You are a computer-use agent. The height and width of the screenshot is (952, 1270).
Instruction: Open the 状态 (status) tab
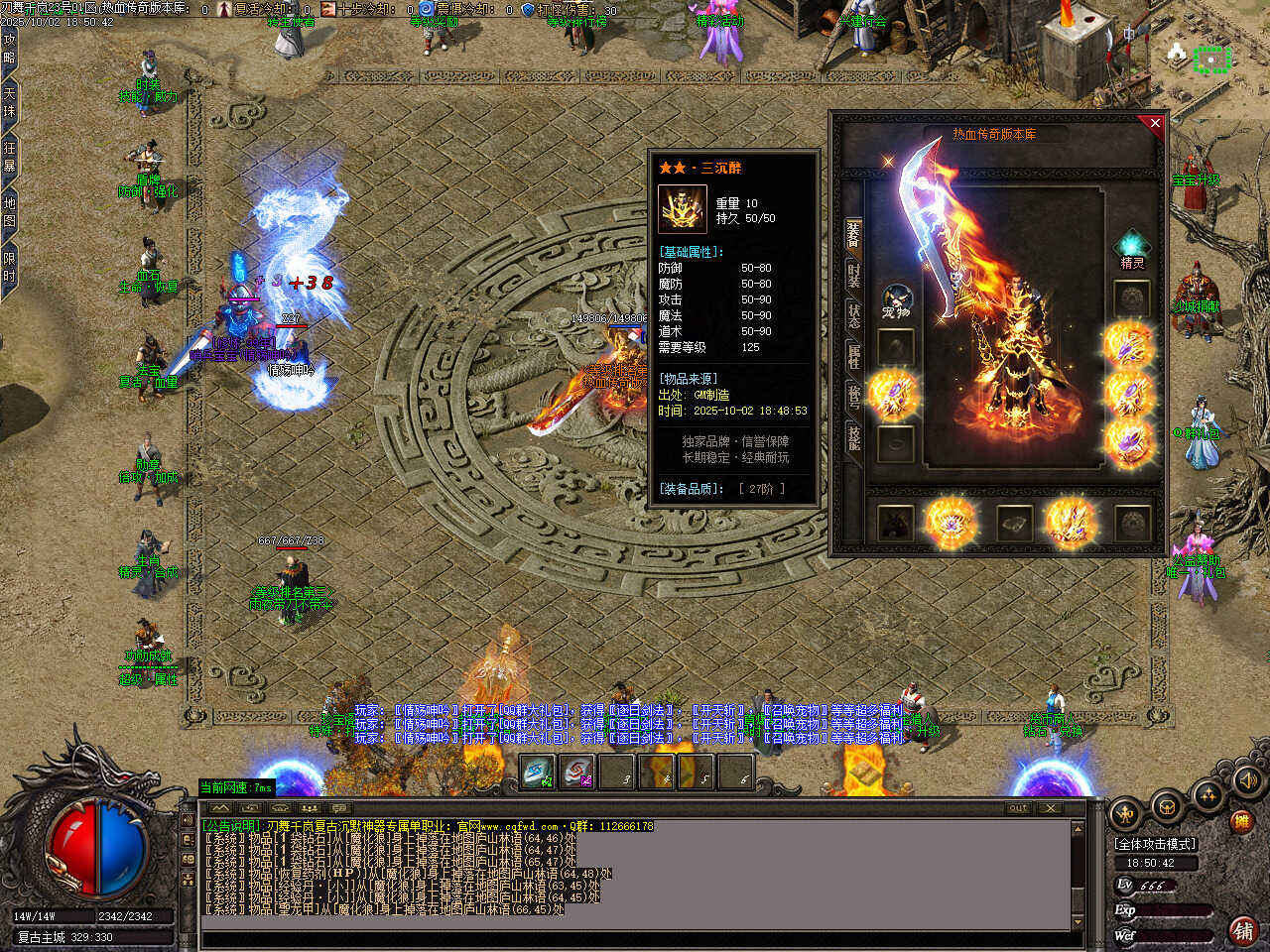(853, 315)
